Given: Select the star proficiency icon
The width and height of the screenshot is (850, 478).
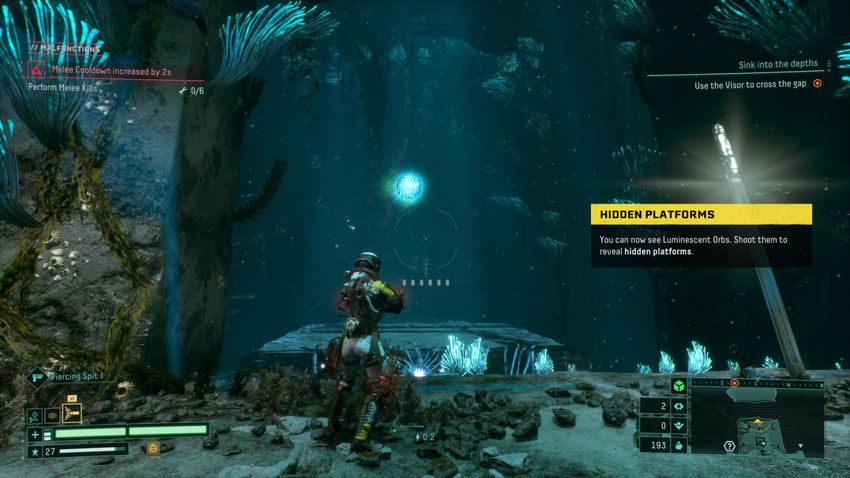Looking at the screenshot, I should click(x=35, y=452).
